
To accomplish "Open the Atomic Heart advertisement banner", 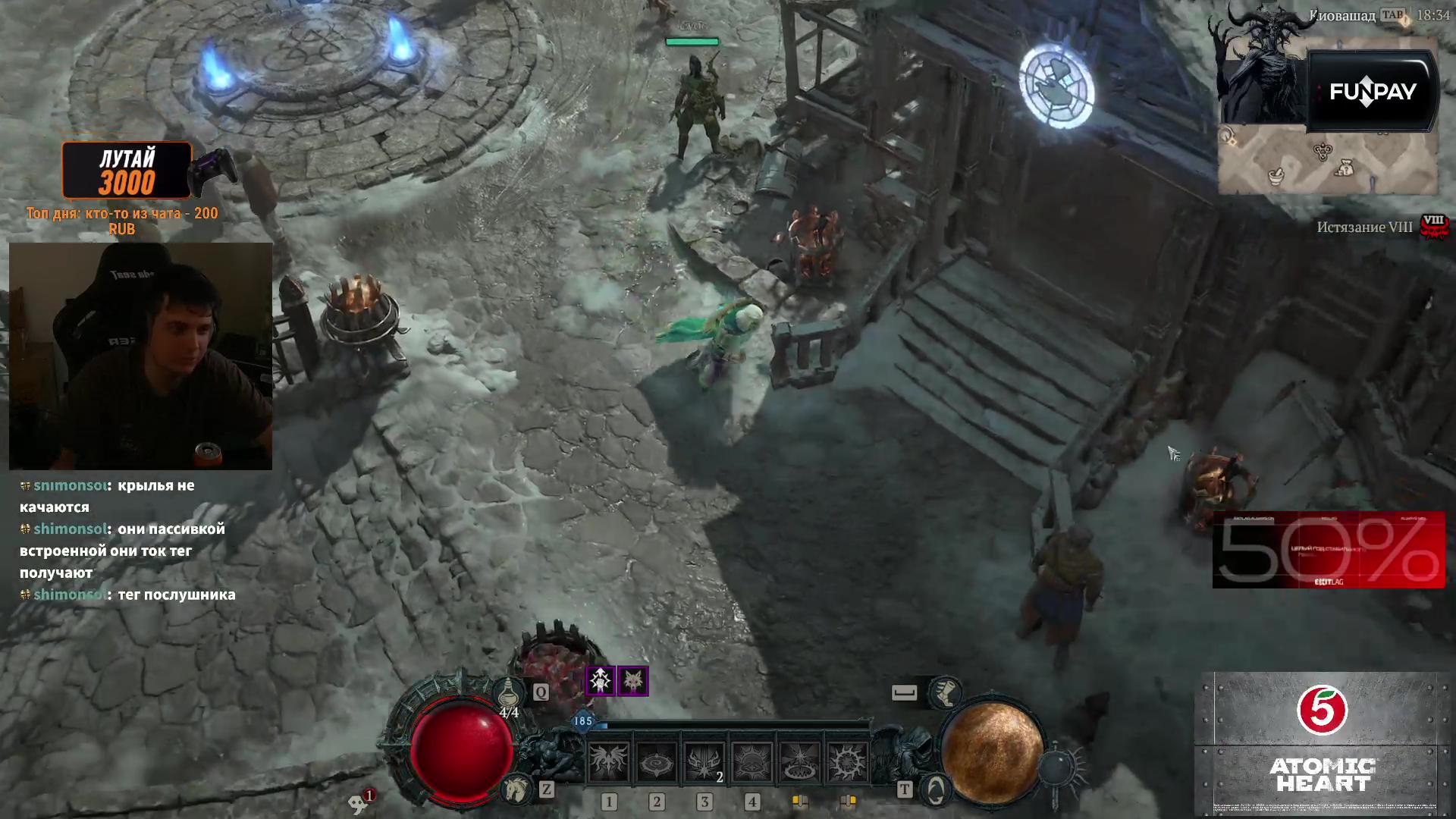I will (x=1323, y=743).
